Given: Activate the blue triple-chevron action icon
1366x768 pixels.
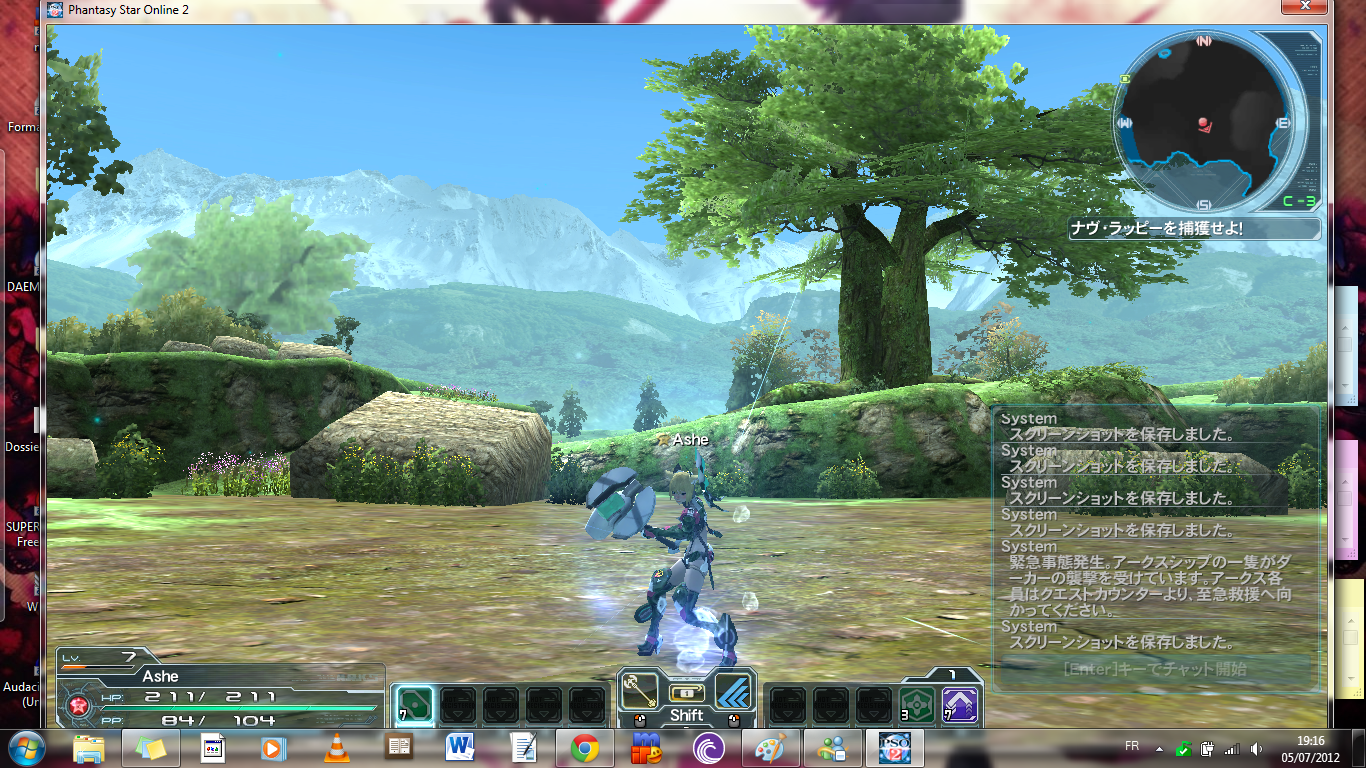Looking at the screenshot, I should tap(734, 690).
